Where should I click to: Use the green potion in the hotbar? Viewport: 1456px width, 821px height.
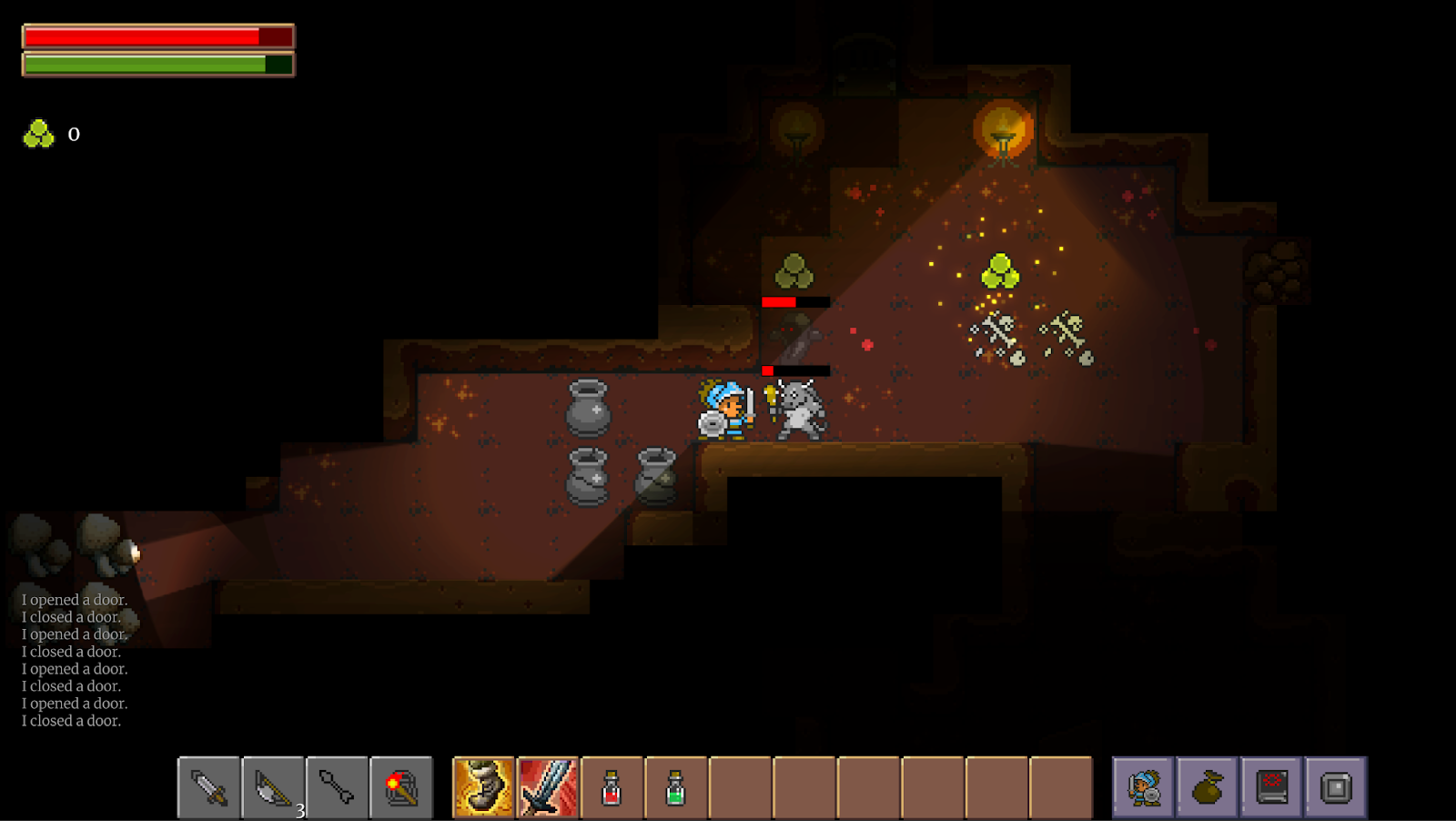pos(675,787)
